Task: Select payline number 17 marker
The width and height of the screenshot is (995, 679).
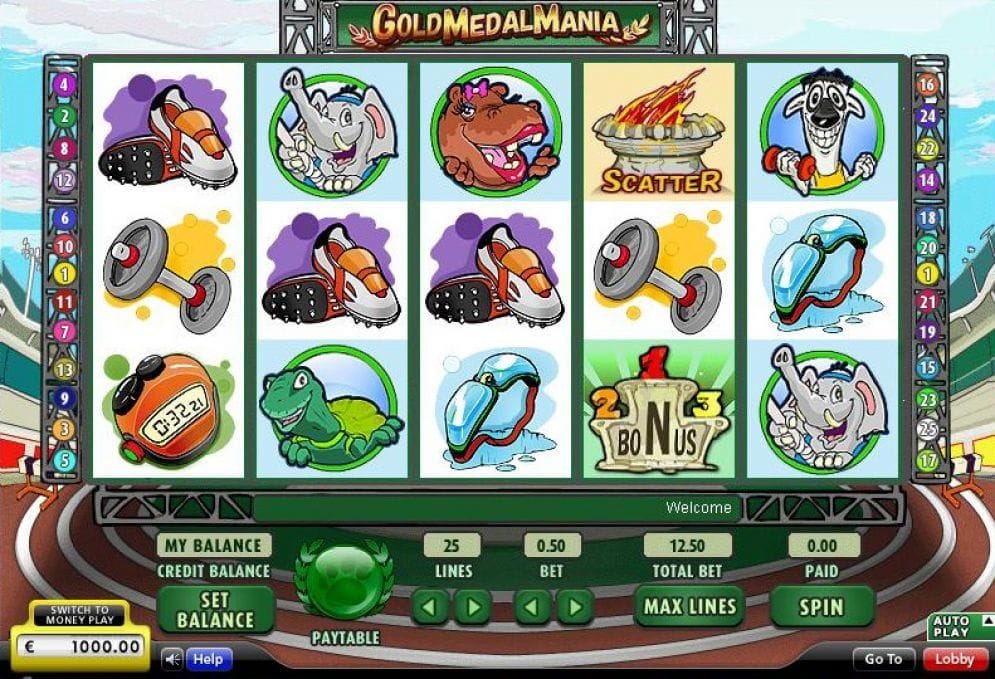Action: click(x=928, y=461)
